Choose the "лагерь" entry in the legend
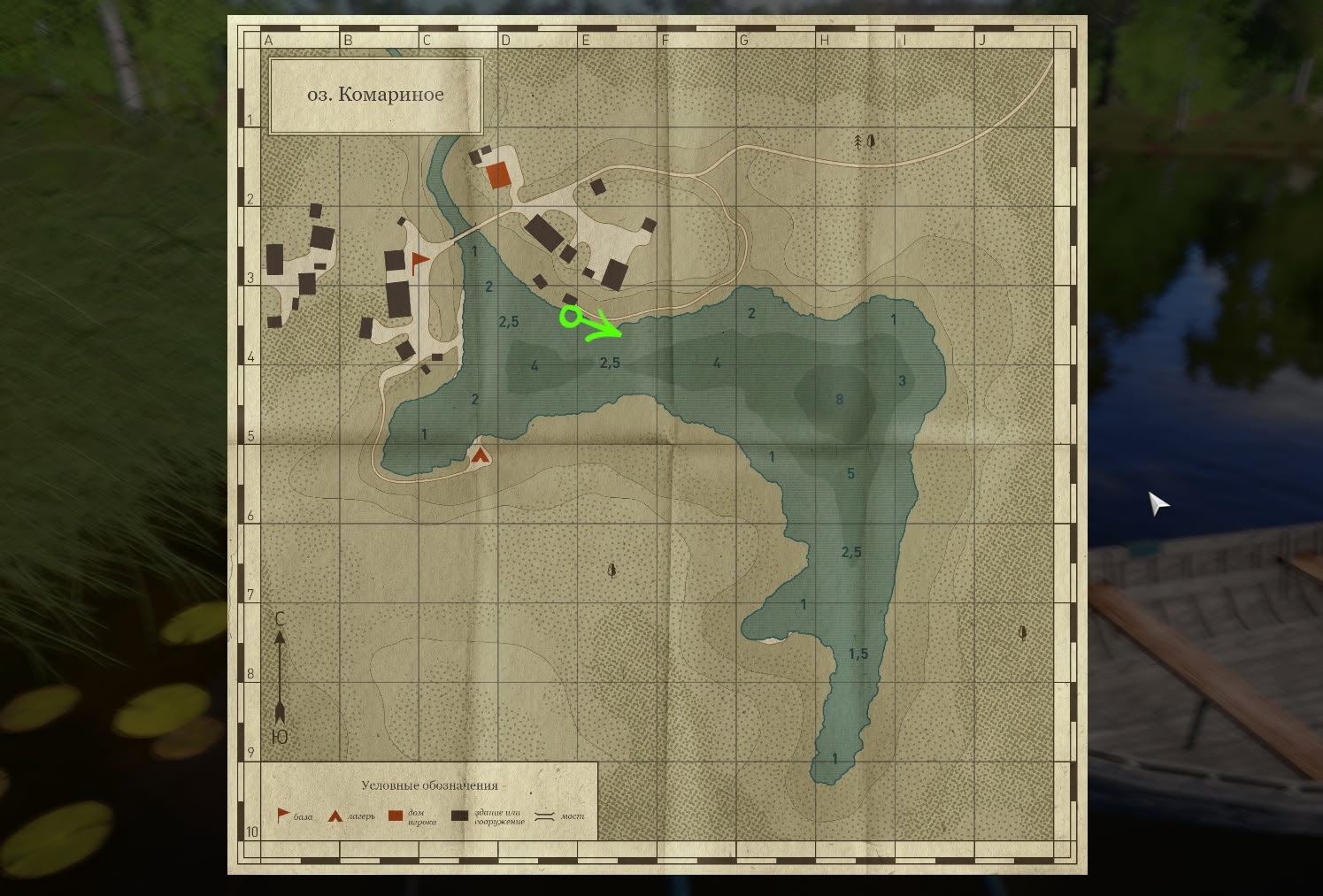The image size is (1323, 896). coord(351,816)
